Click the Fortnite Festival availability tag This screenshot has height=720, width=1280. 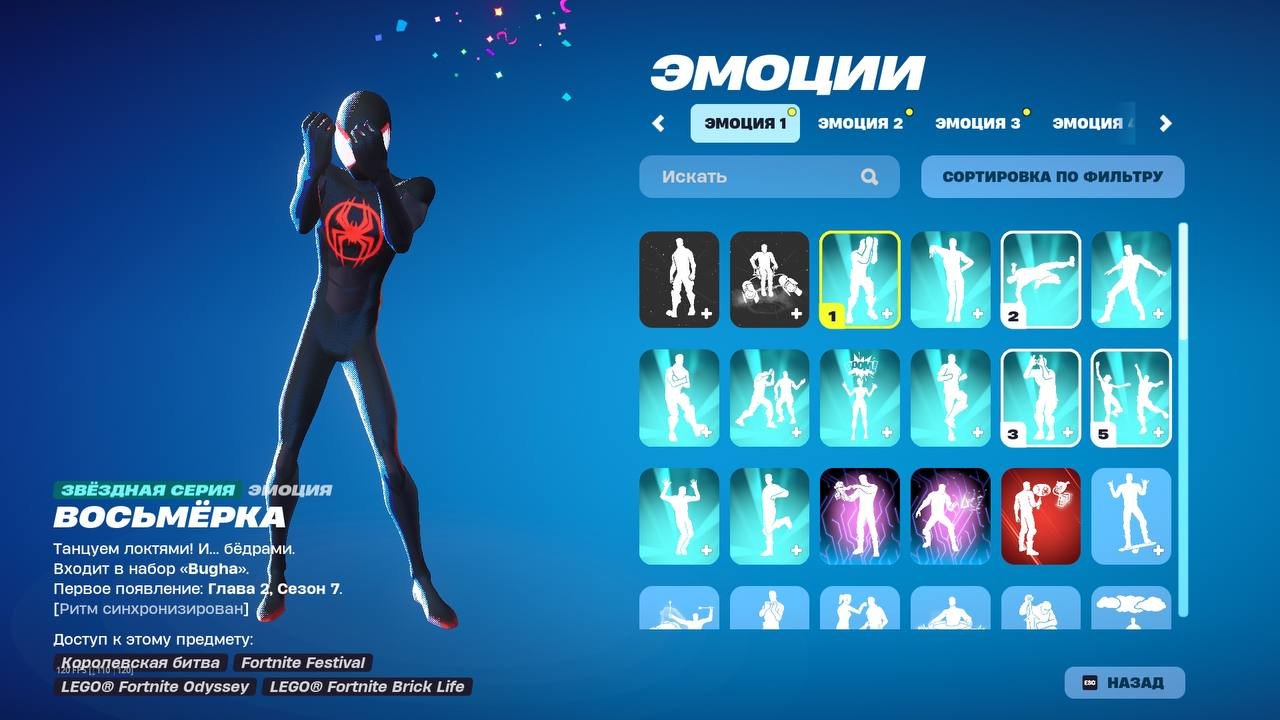pos(302,662)
